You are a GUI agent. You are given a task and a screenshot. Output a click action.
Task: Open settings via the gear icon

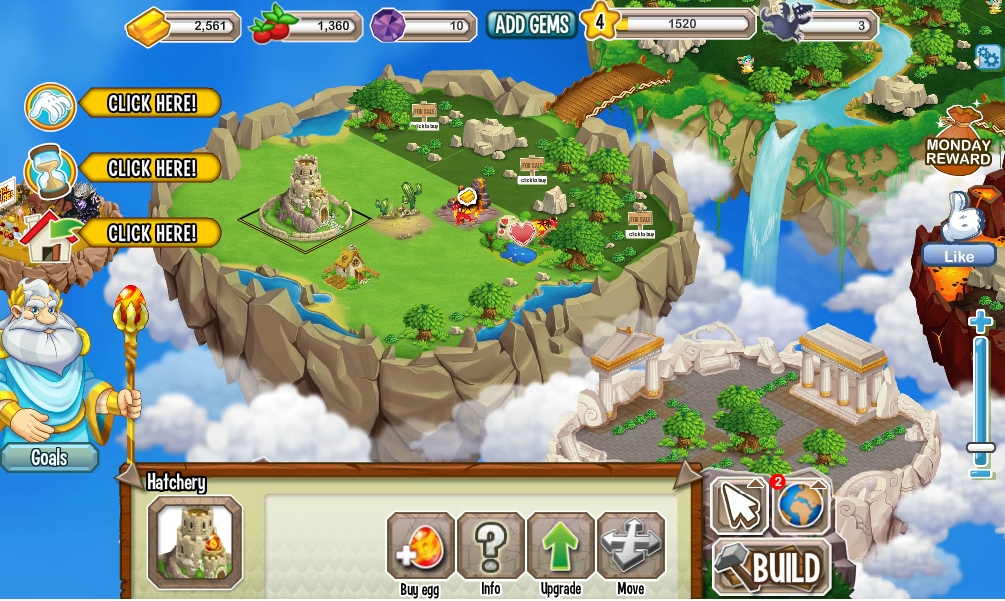[x=987, y=56]
